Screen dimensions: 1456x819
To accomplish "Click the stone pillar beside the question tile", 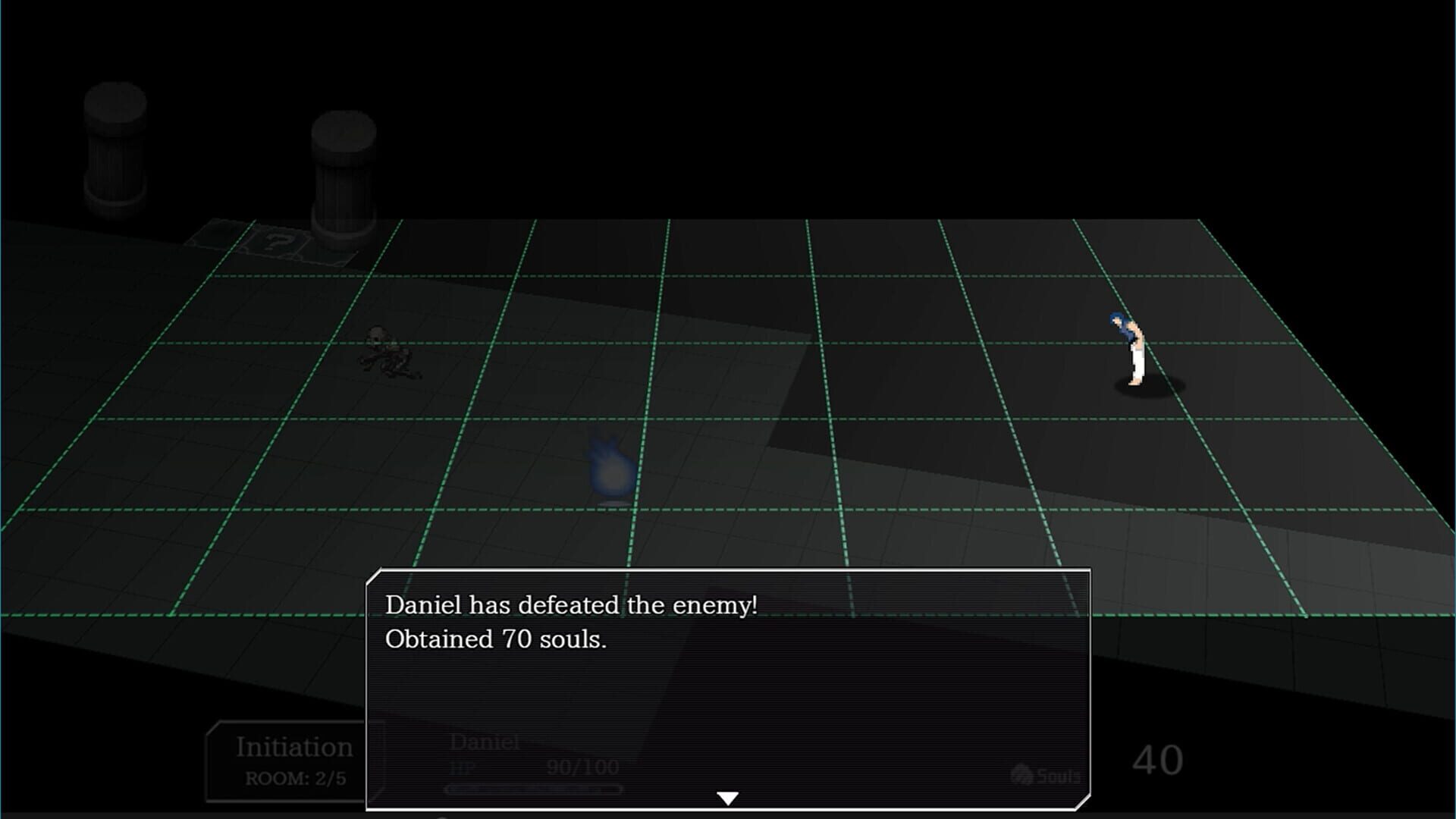I will pos(343,174).
